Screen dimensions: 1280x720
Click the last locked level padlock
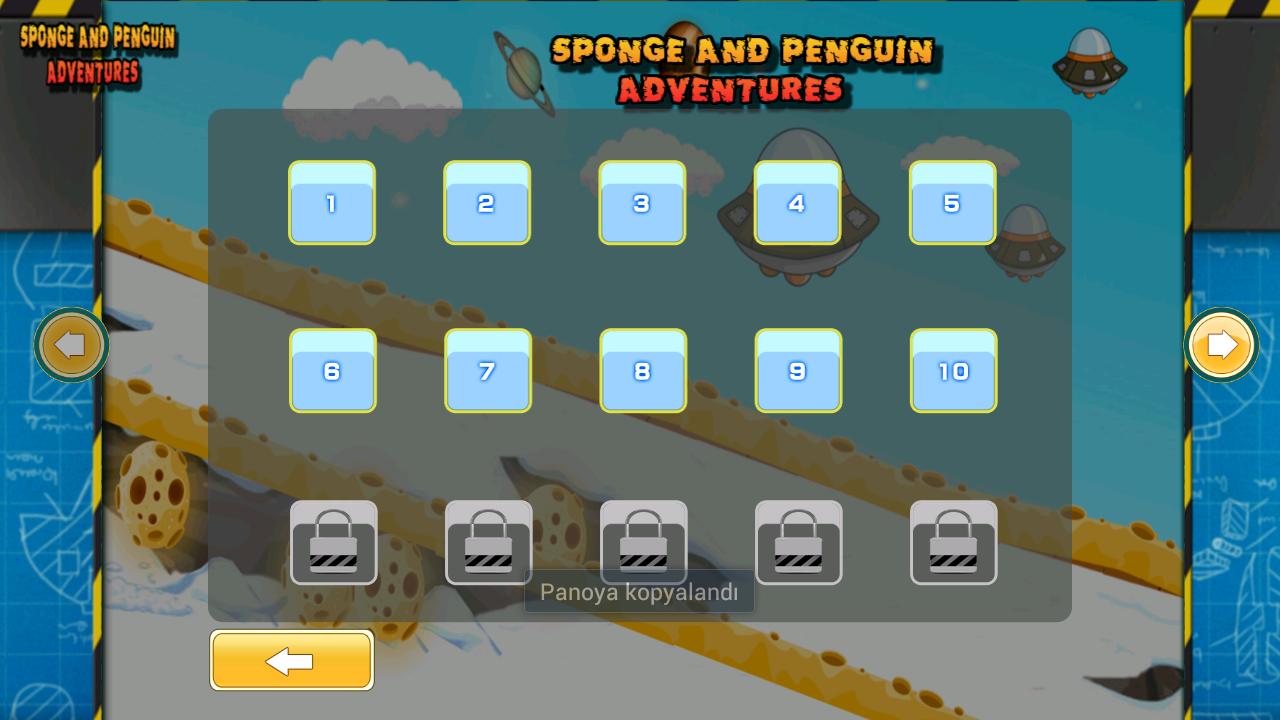point(954,542)
